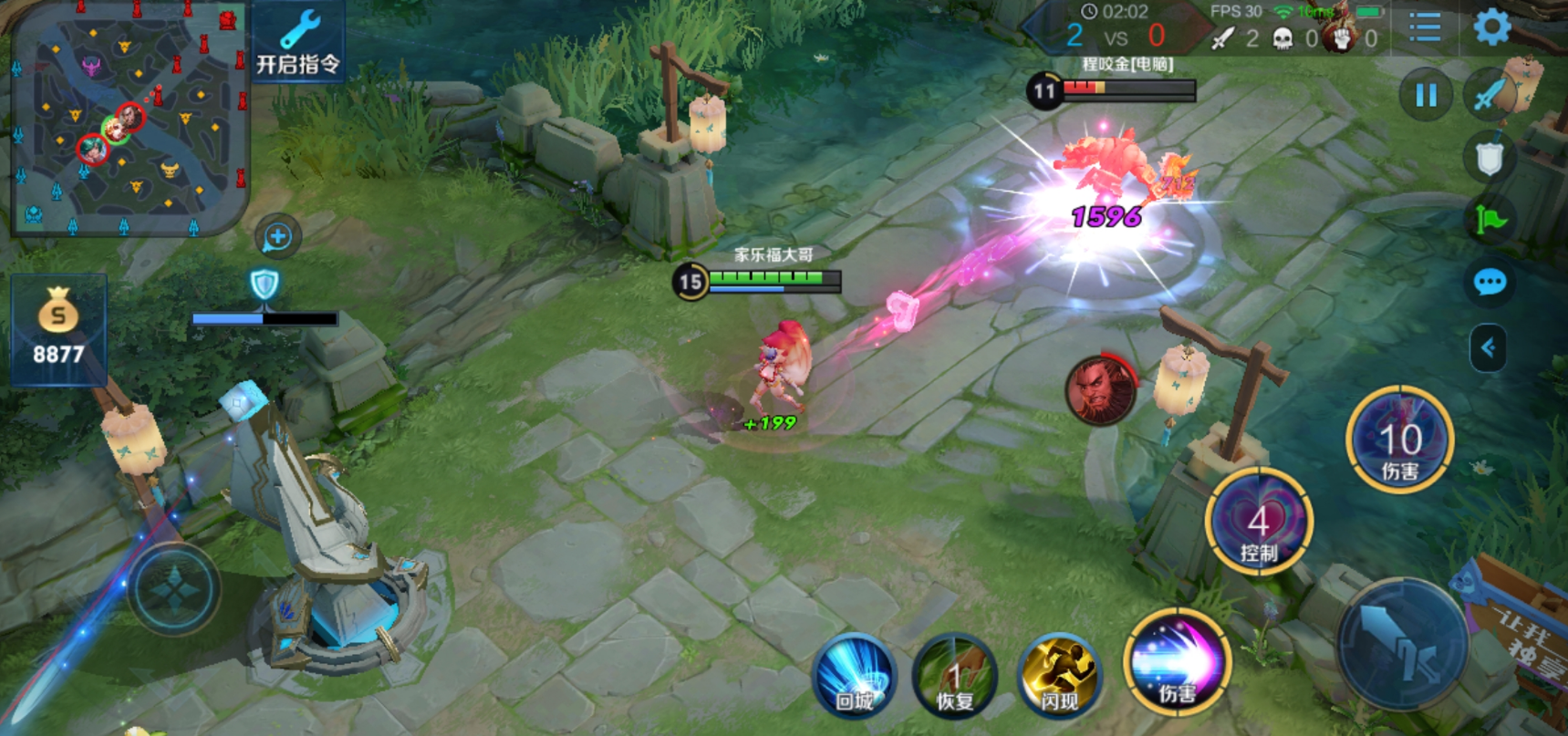This screenshot has height=736, width=1568.
Task: Pause the match
Action: coord(1426,95)
